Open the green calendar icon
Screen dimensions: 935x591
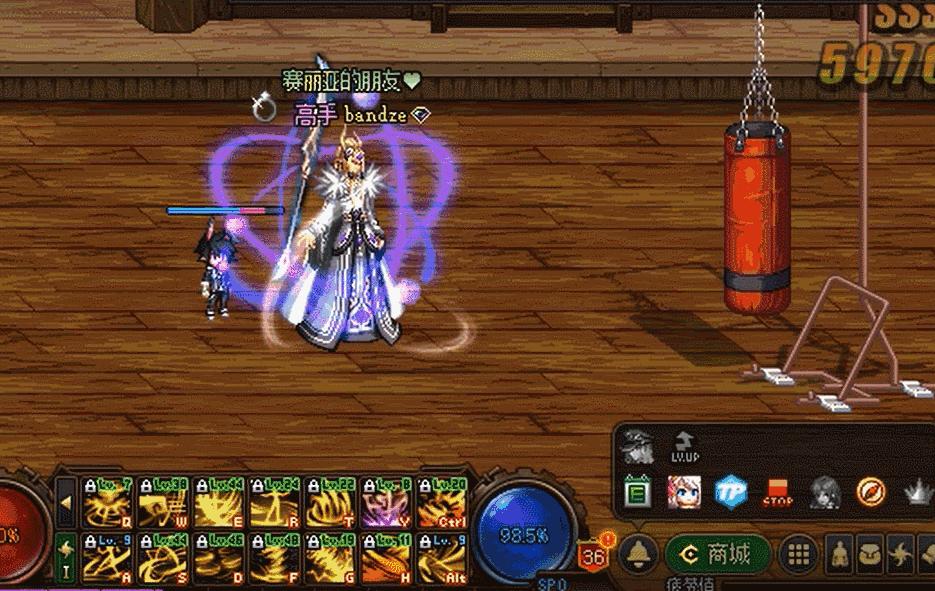pos(638,492)
